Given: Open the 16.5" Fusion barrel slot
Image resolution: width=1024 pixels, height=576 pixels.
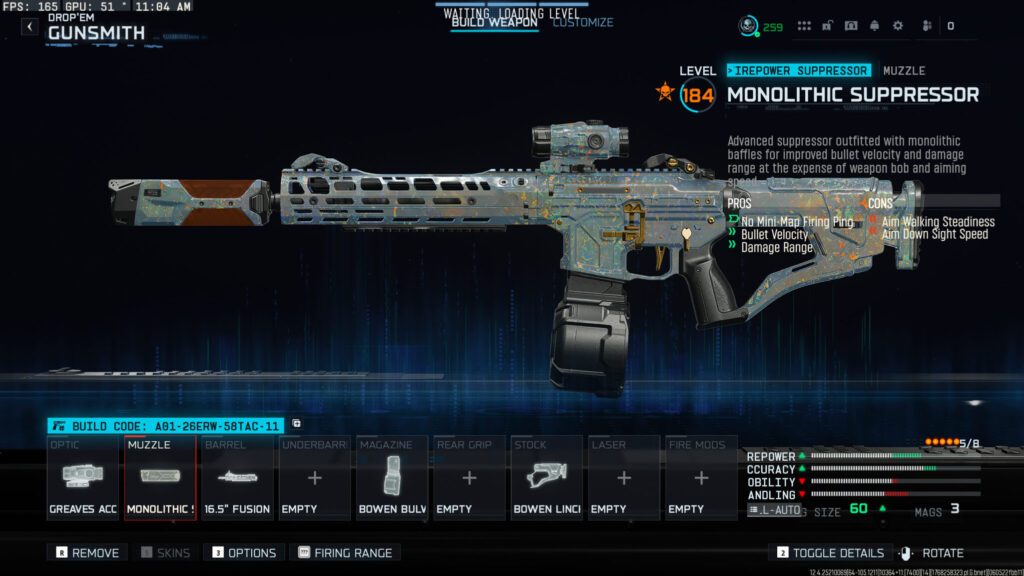Looking at the screenshot, I should pos(237,478).
